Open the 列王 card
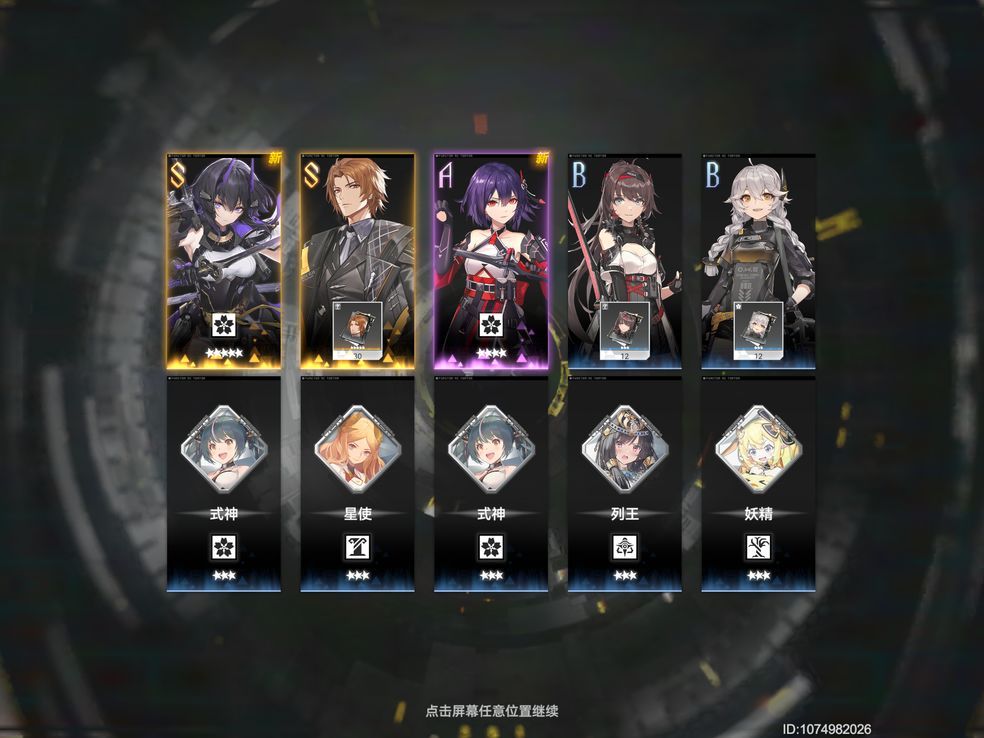 pos(625,484)
